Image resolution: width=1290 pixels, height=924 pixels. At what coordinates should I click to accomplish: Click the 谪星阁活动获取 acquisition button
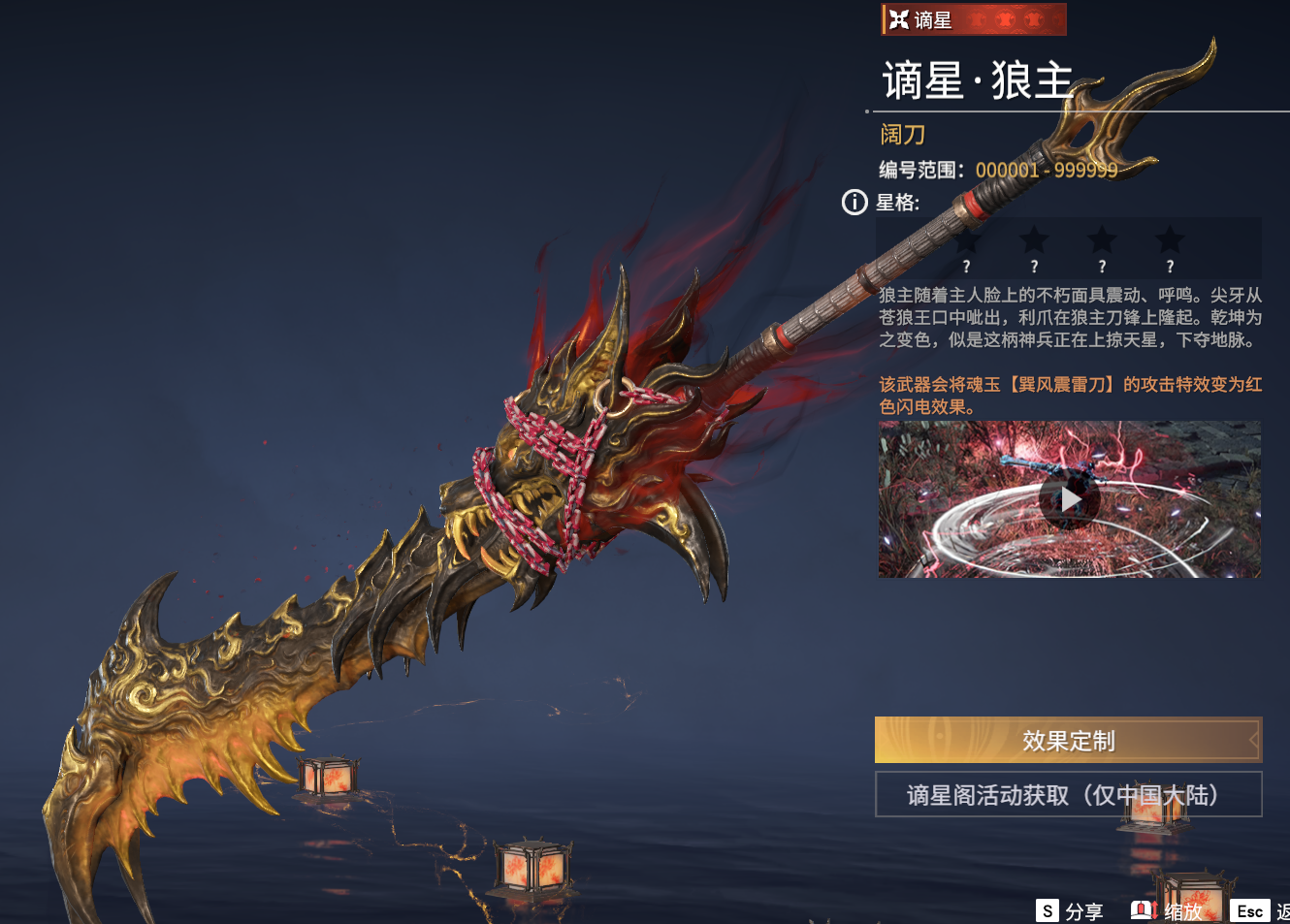pos(1068,795)
